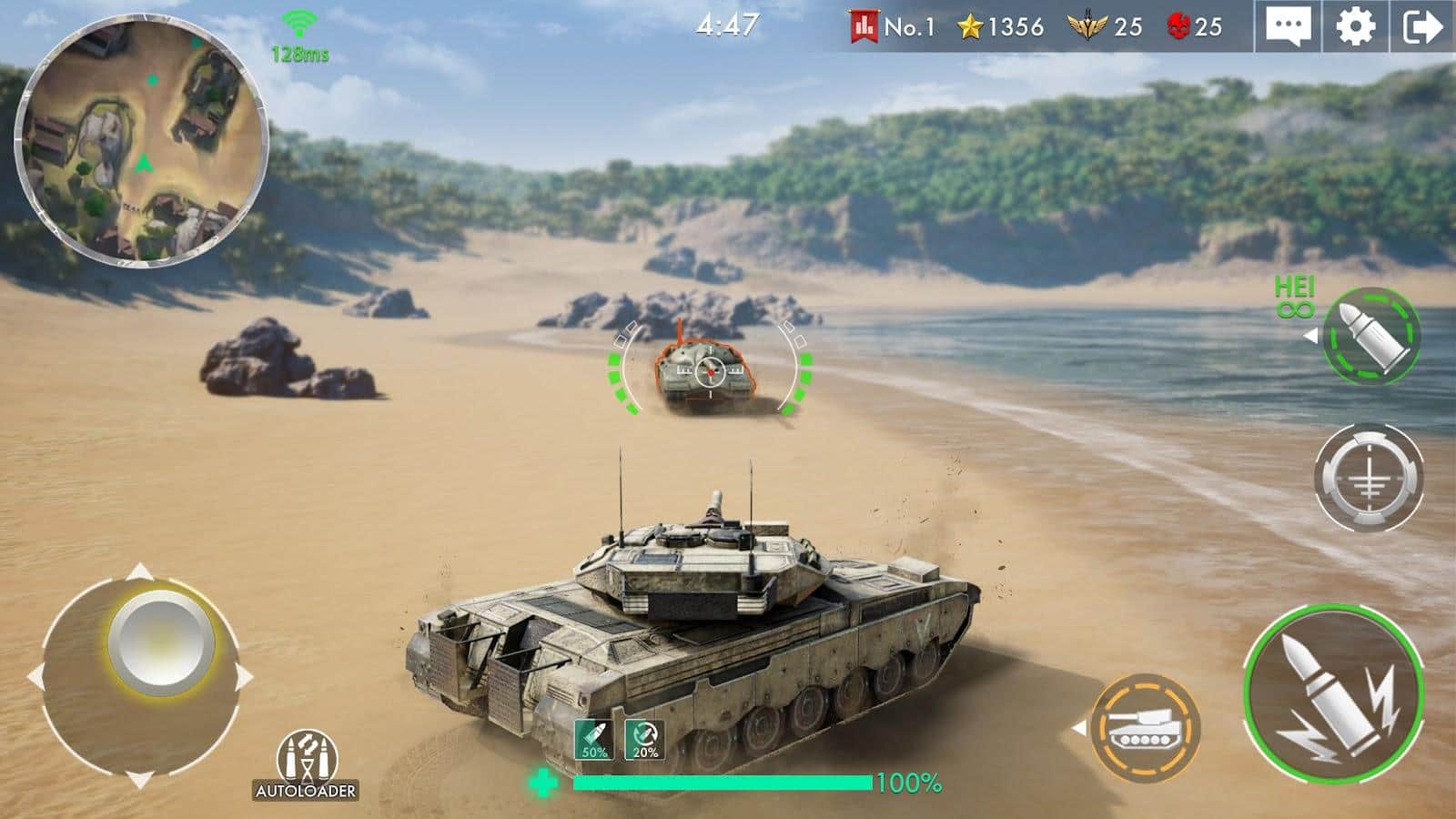Image resolution: width=1456 pixels, height=819 pixels.
Task: Open the No.1 ranking scoreboard
Action: click(x=892, y=27)
